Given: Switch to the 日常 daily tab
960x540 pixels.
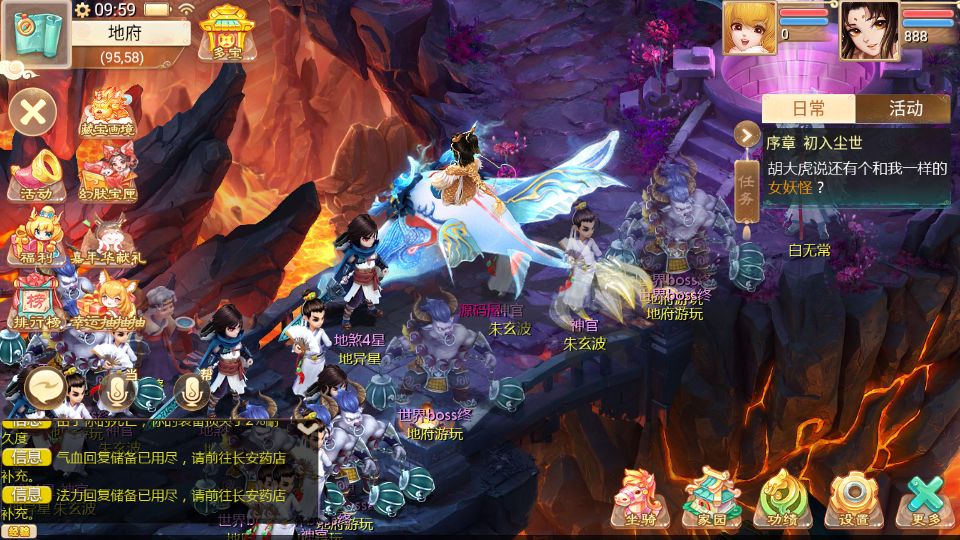Looking at the screenshot, I should pos(809,108).
